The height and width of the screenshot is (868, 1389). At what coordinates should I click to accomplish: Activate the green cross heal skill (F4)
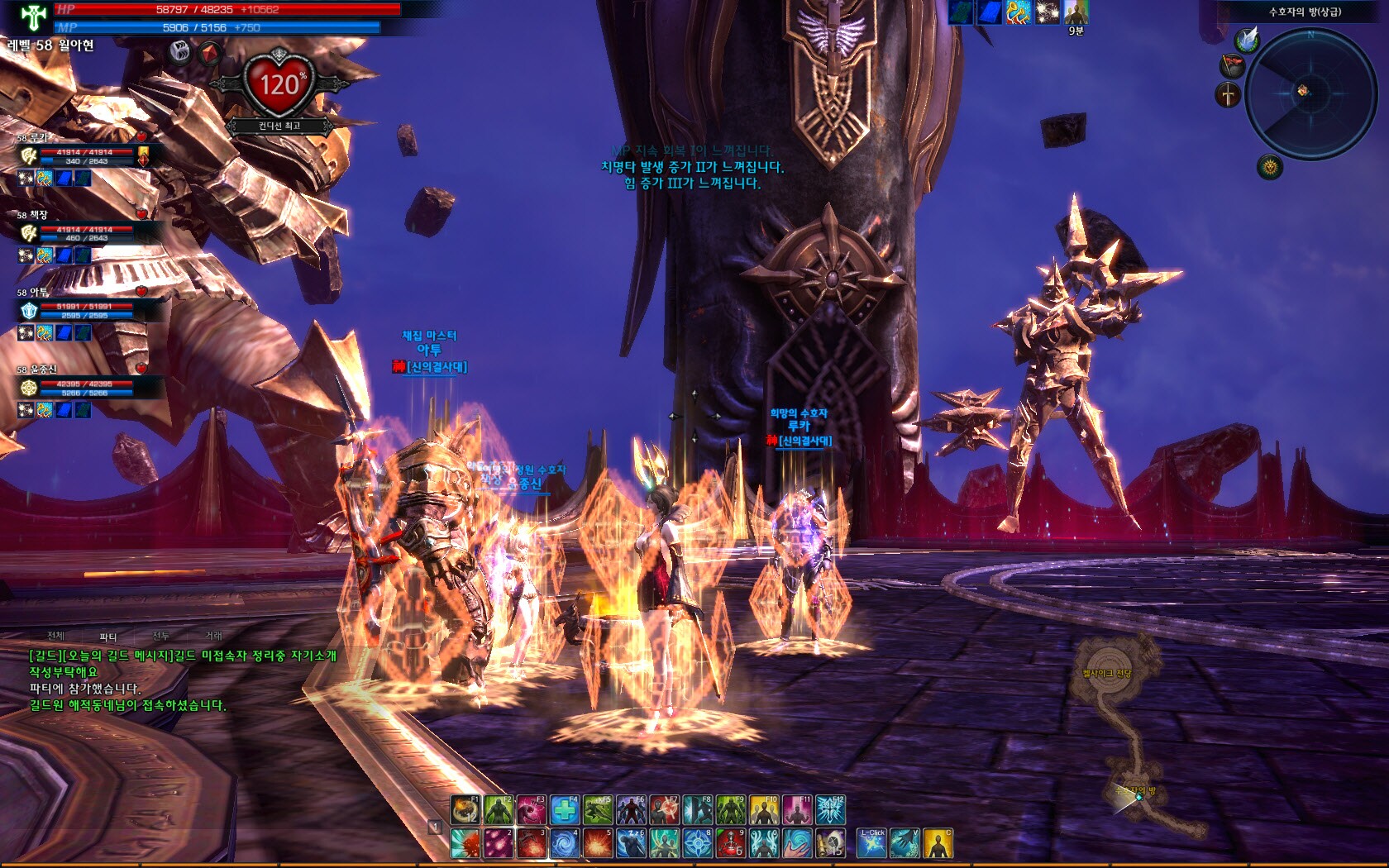click(x=565, y=810)
